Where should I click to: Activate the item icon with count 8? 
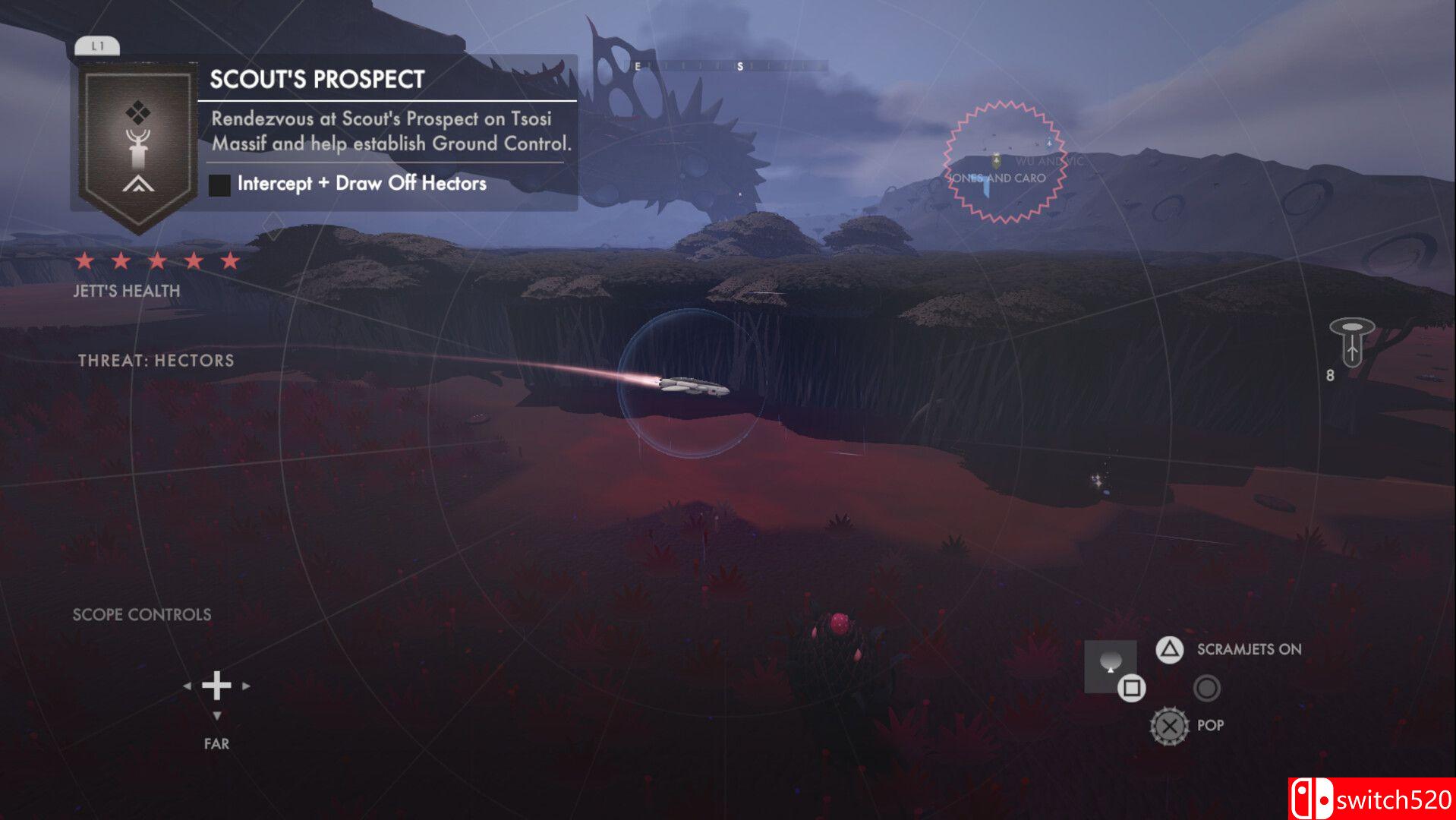click(1351, 342)
